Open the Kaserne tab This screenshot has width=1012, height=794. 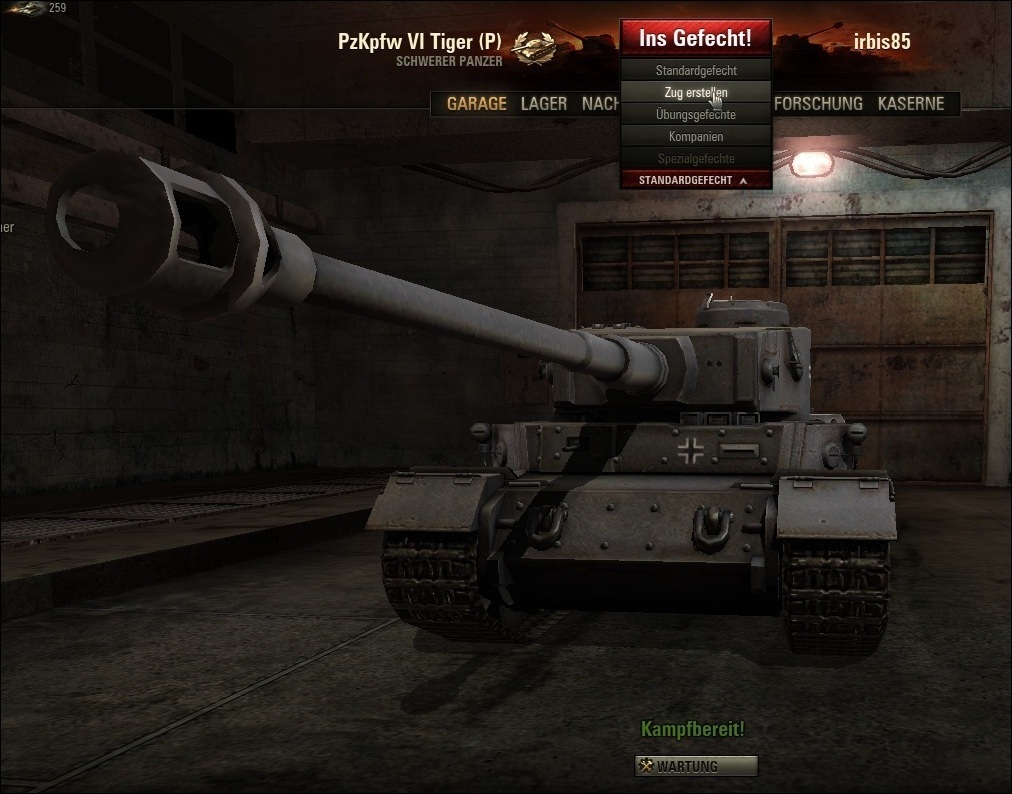[x=911, y=104]
